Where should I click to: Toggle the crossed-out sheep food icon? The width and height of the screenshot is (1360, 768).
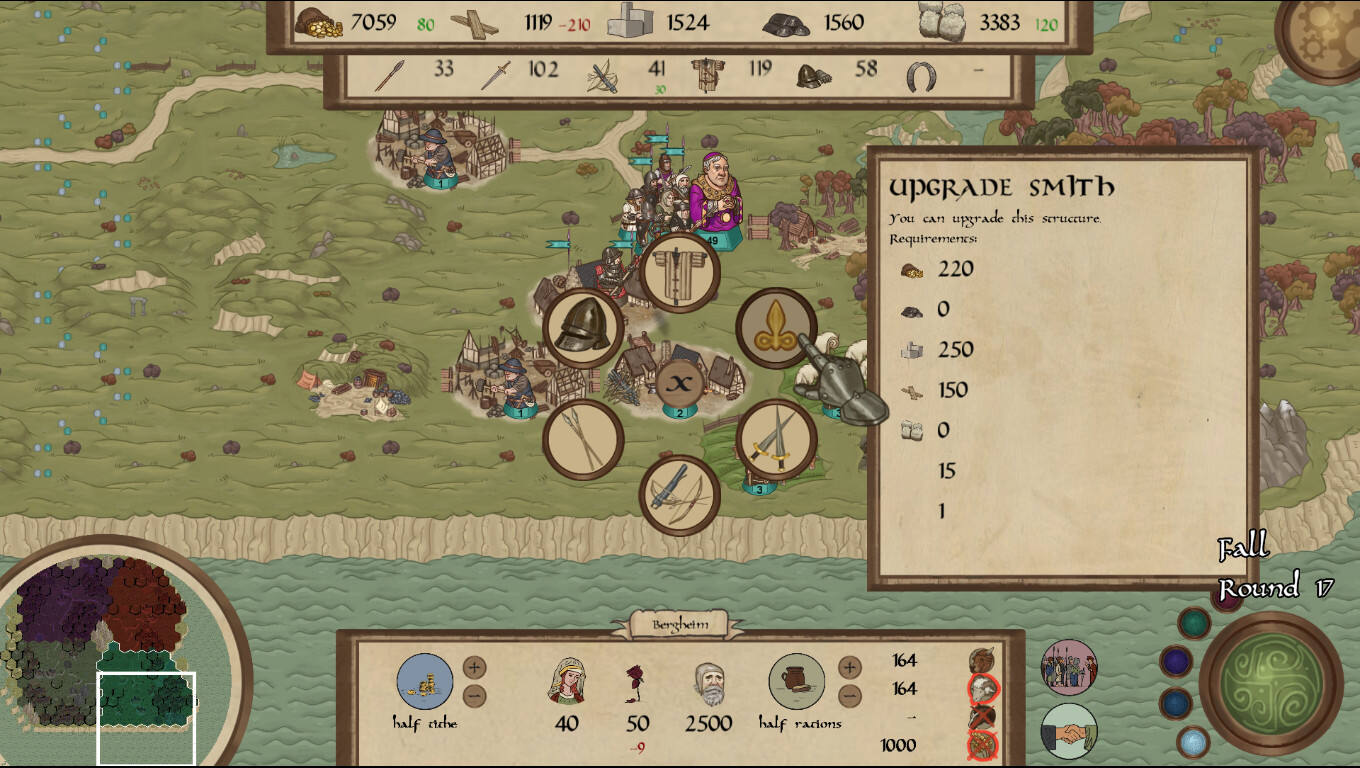click(x=983, y=689)
